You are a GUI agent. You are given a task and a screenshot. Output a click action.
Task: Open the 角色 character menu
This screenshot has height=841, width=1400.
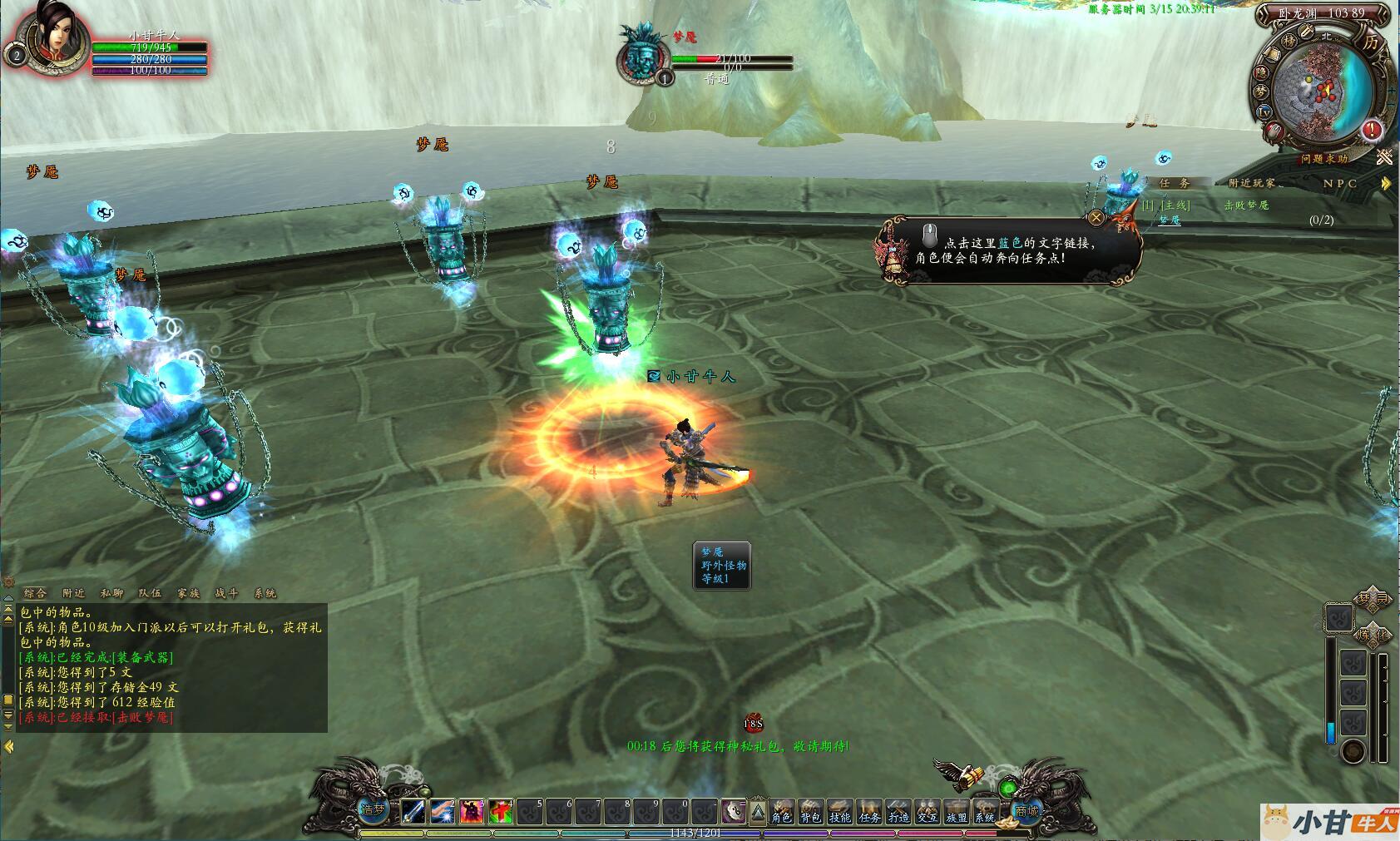pos(781,810)
